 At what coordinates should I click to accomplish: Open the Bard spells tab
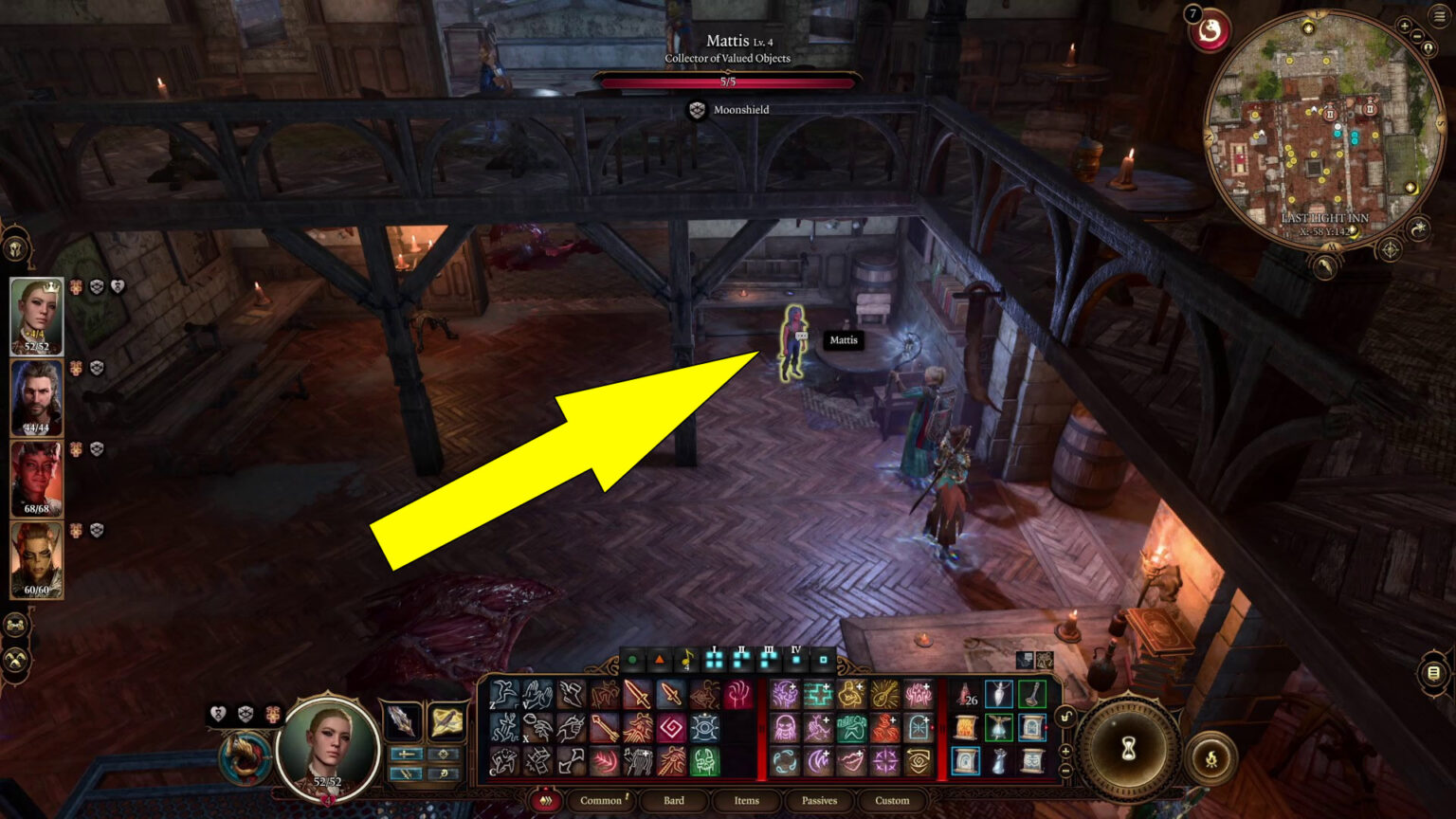point(673,801)
